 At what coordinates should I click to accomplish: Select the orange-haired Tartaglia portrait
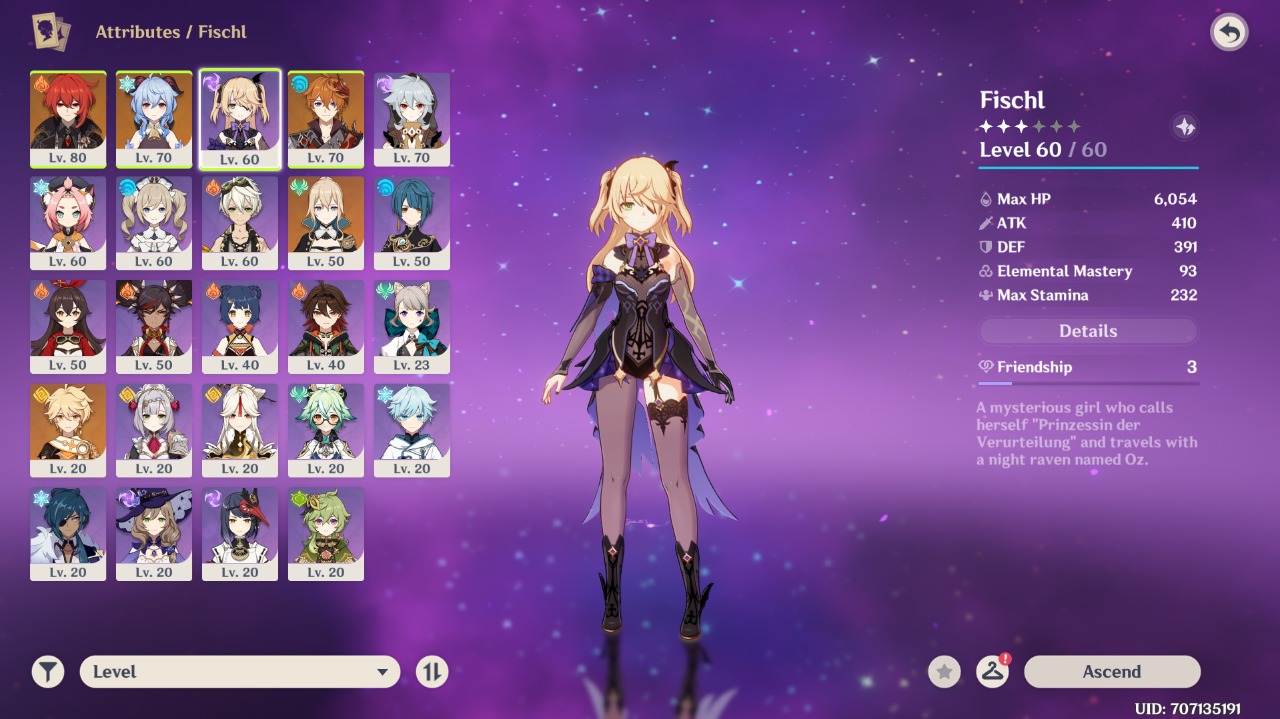(326, 119)
